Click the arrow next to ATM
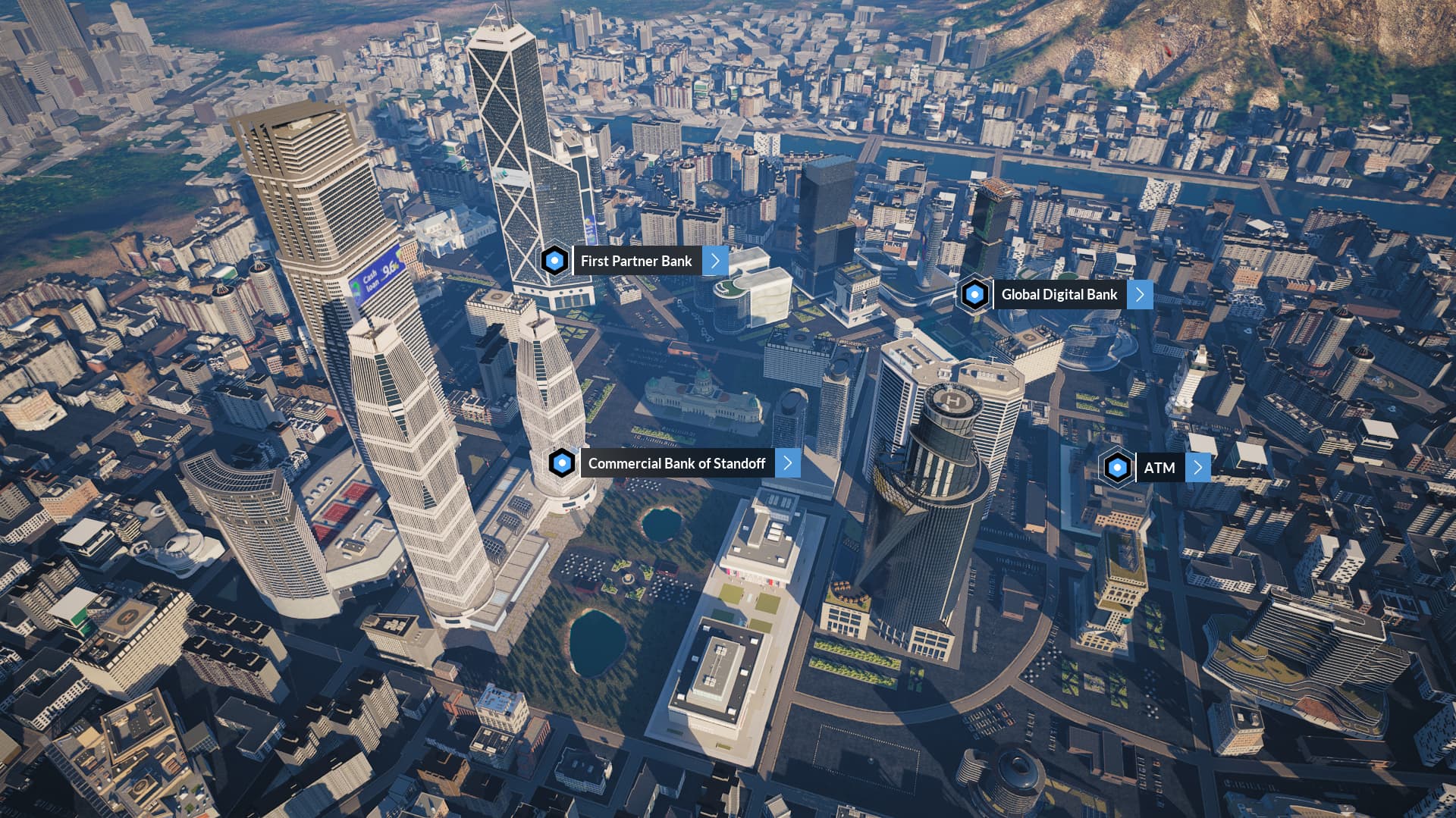The image size is (1456, 818). tap(1197, 468)
